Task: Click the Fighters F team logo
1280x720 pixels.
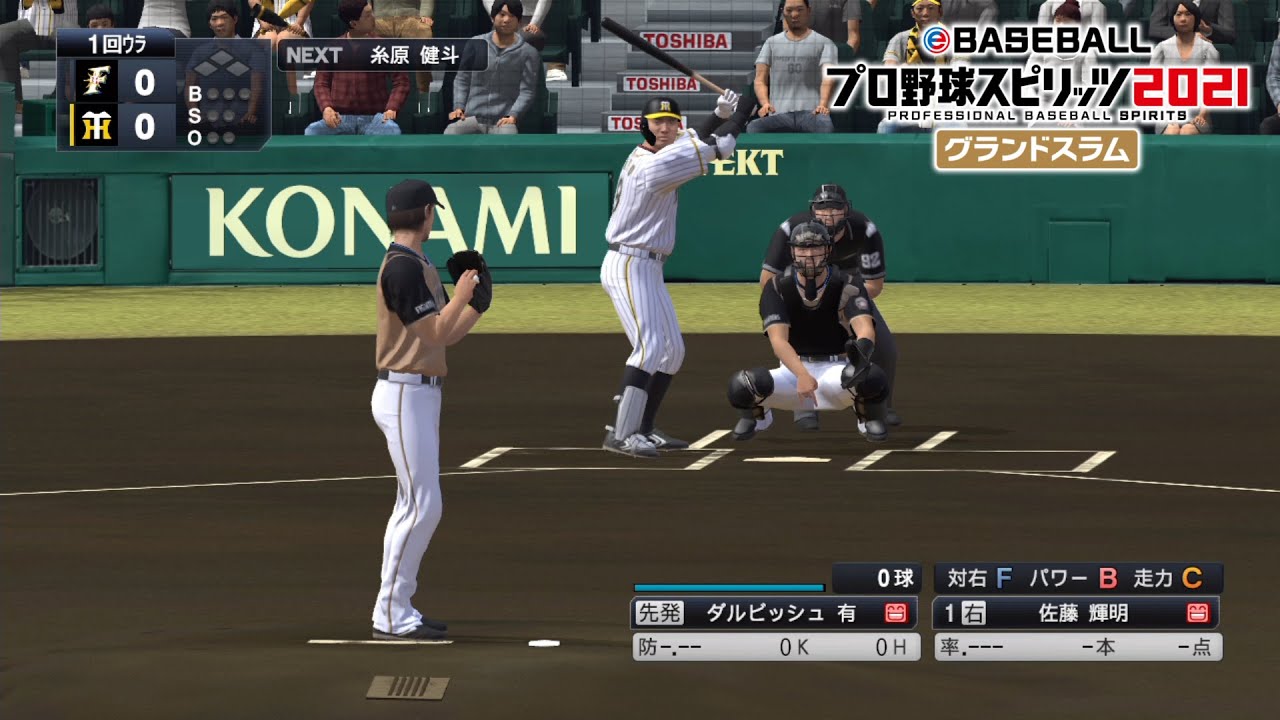Action: point(97,81)
